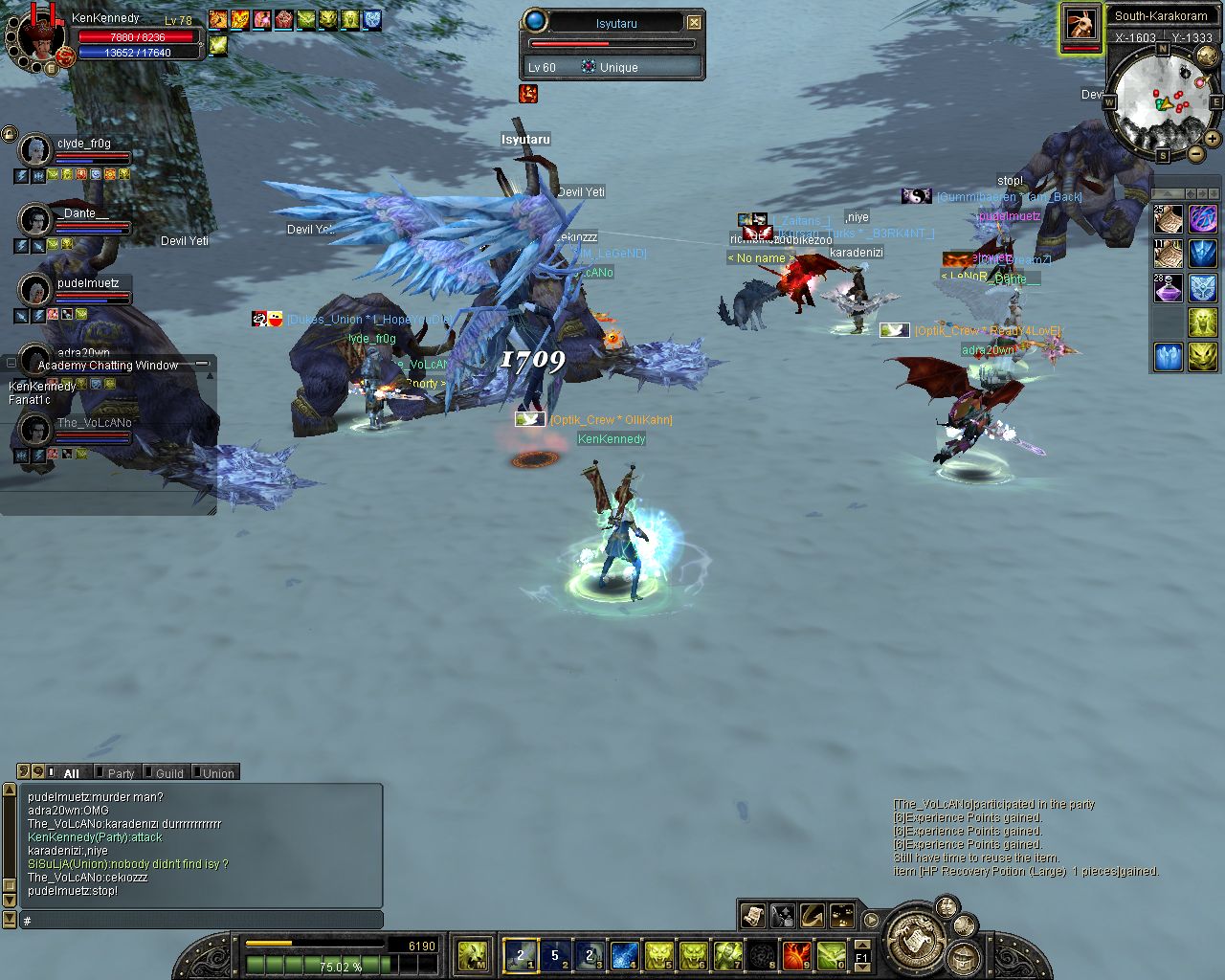The image size is (1225, 980).
Task: Click the lock icon beside party list
Action: [x=10, y=134]
